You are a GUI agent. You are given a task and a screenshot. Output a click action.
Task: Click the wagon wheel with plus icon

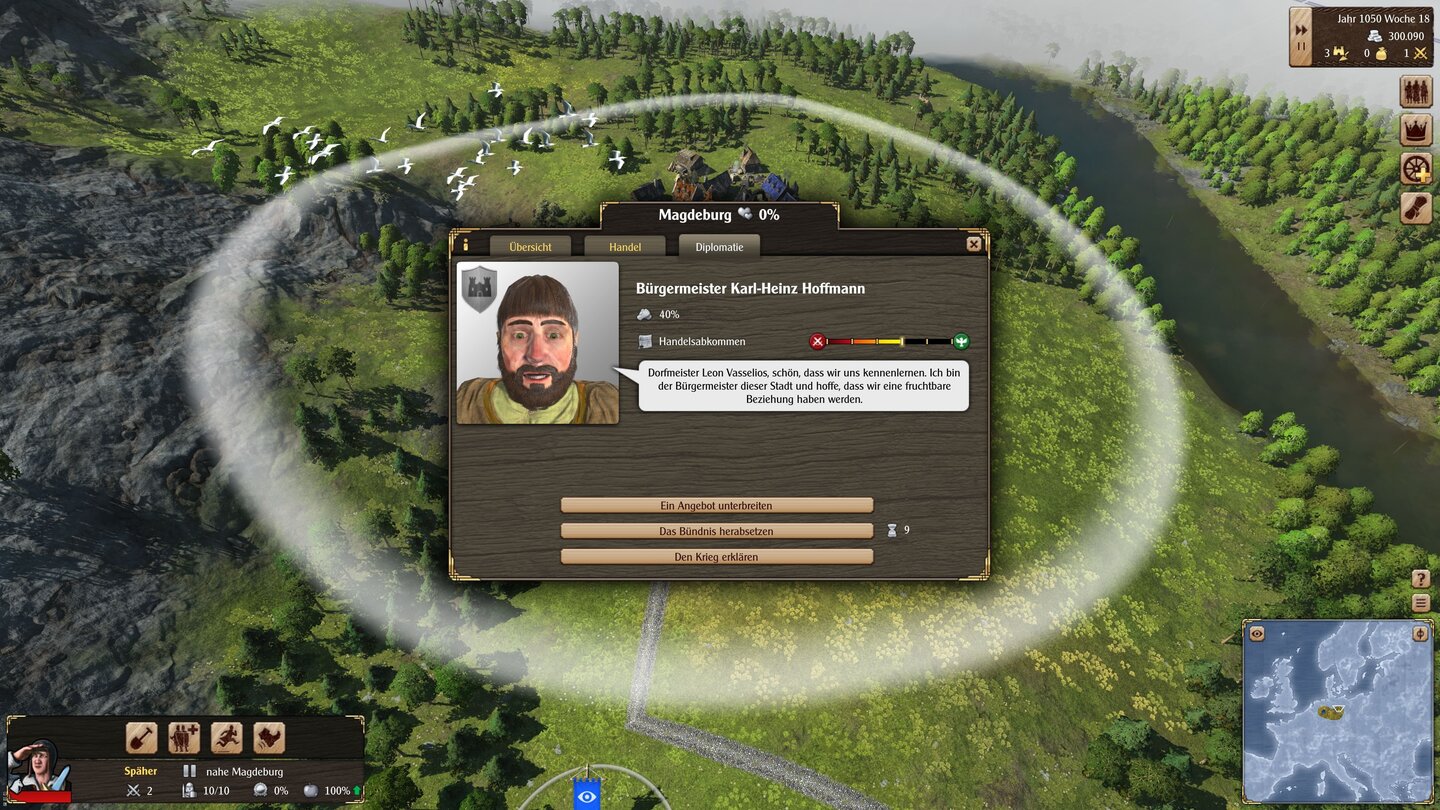pos(1415,169)
